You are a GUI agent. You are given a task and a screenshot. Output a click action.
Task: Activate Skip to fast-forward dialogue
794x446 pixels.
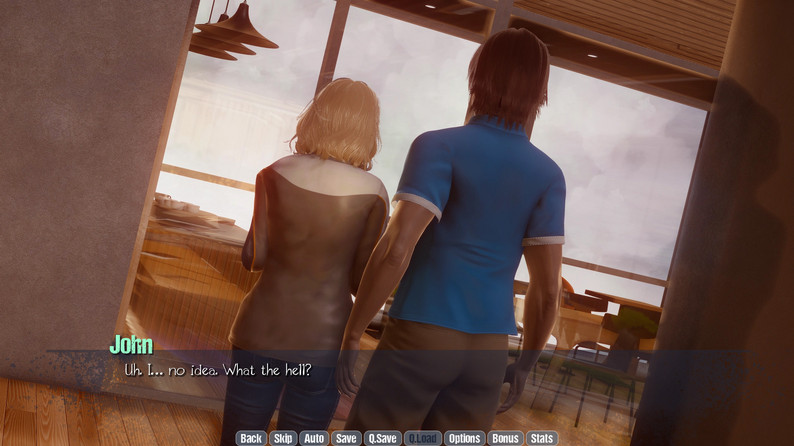click(283, 438)
